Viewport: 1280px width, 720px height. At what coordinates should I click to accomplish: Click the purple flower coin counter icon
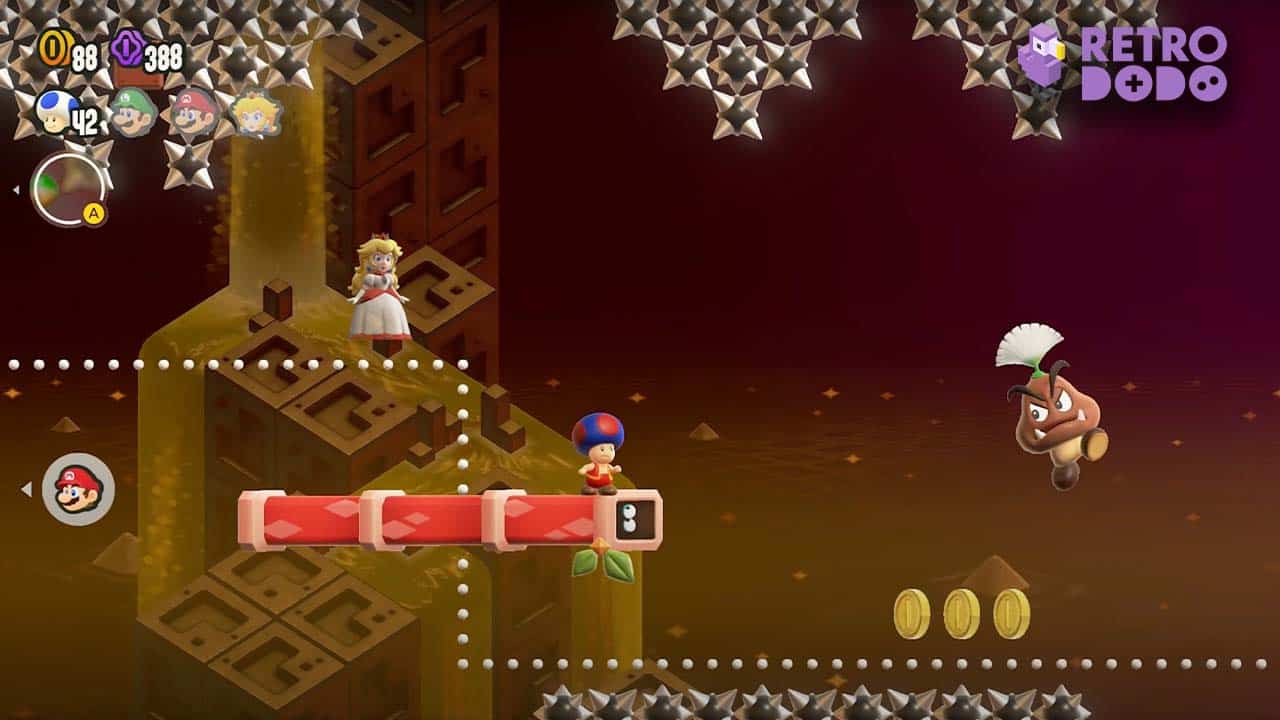(125, 48)
